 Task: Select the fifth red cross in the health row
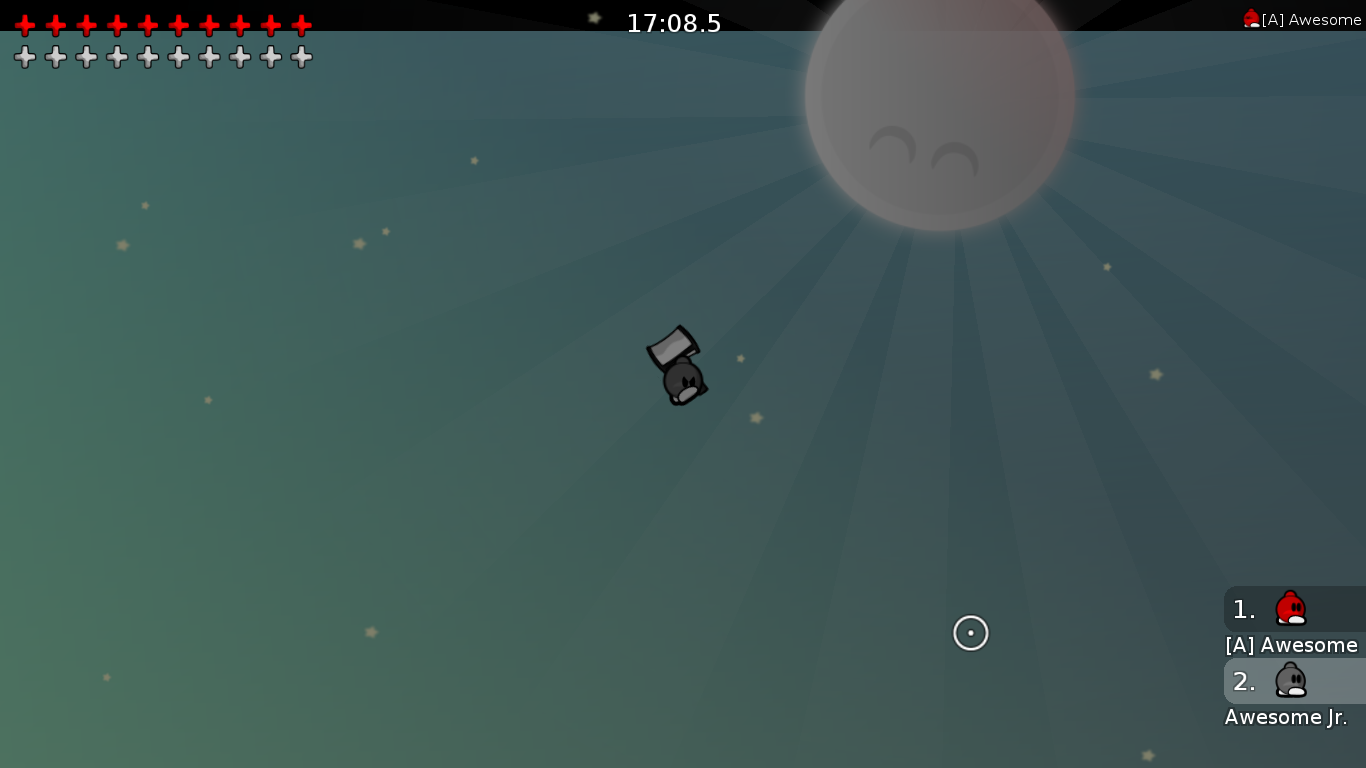tap(147, 25)
